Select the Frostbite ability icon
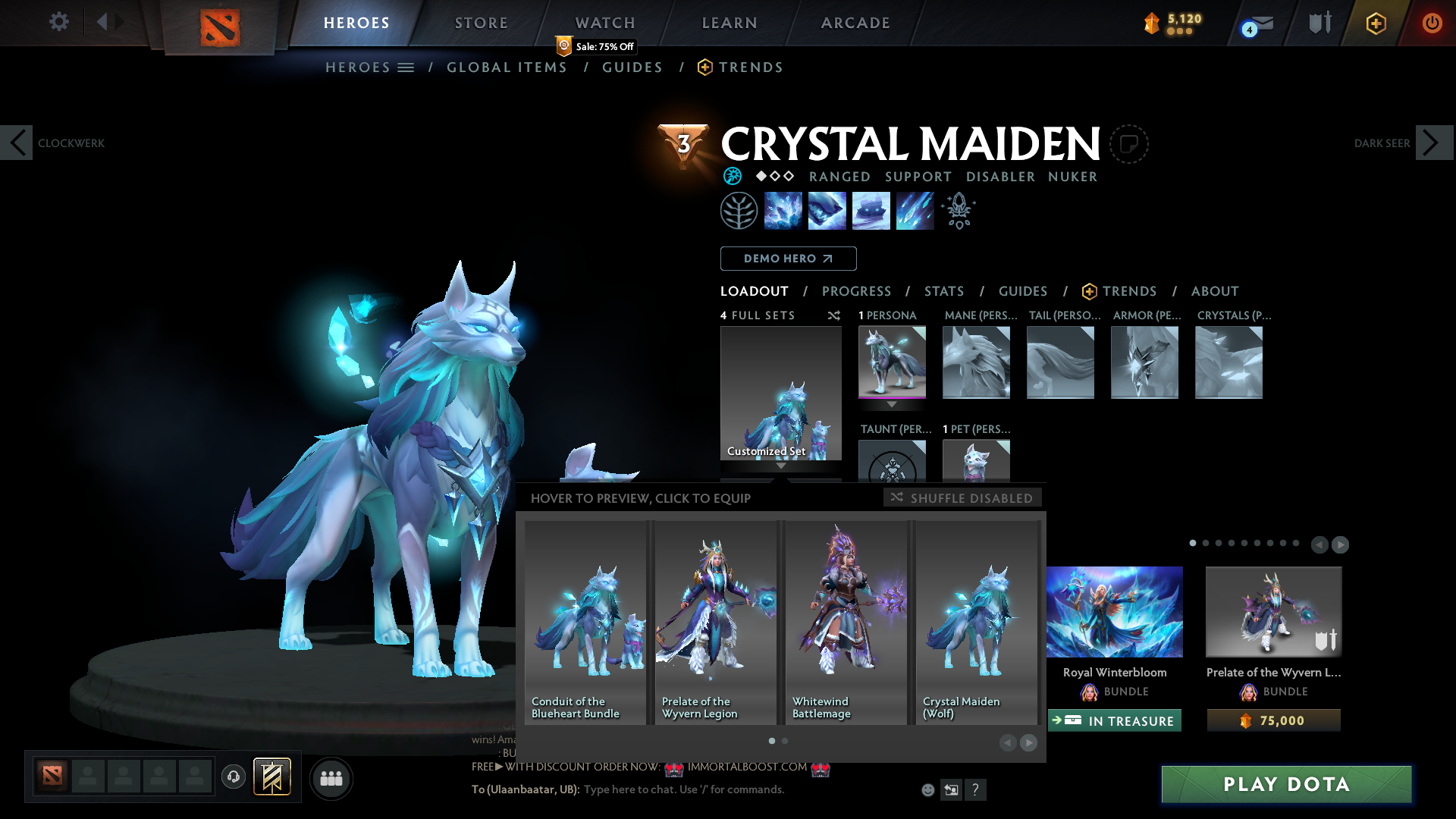Screen dimensions: 1456x819 [827, 211]
